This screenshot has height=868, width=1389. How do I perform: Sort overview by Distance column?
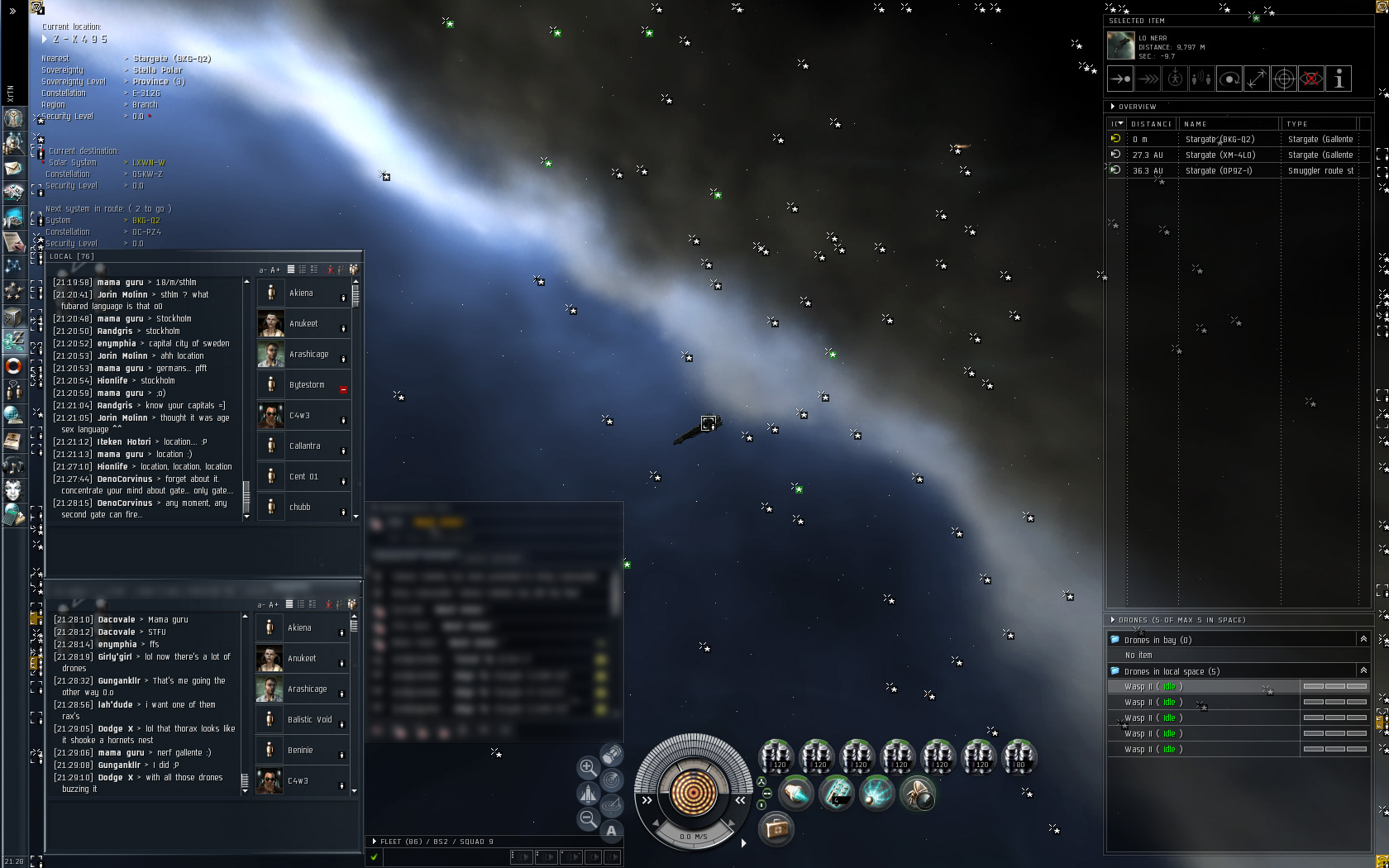tap(1151, 124)
